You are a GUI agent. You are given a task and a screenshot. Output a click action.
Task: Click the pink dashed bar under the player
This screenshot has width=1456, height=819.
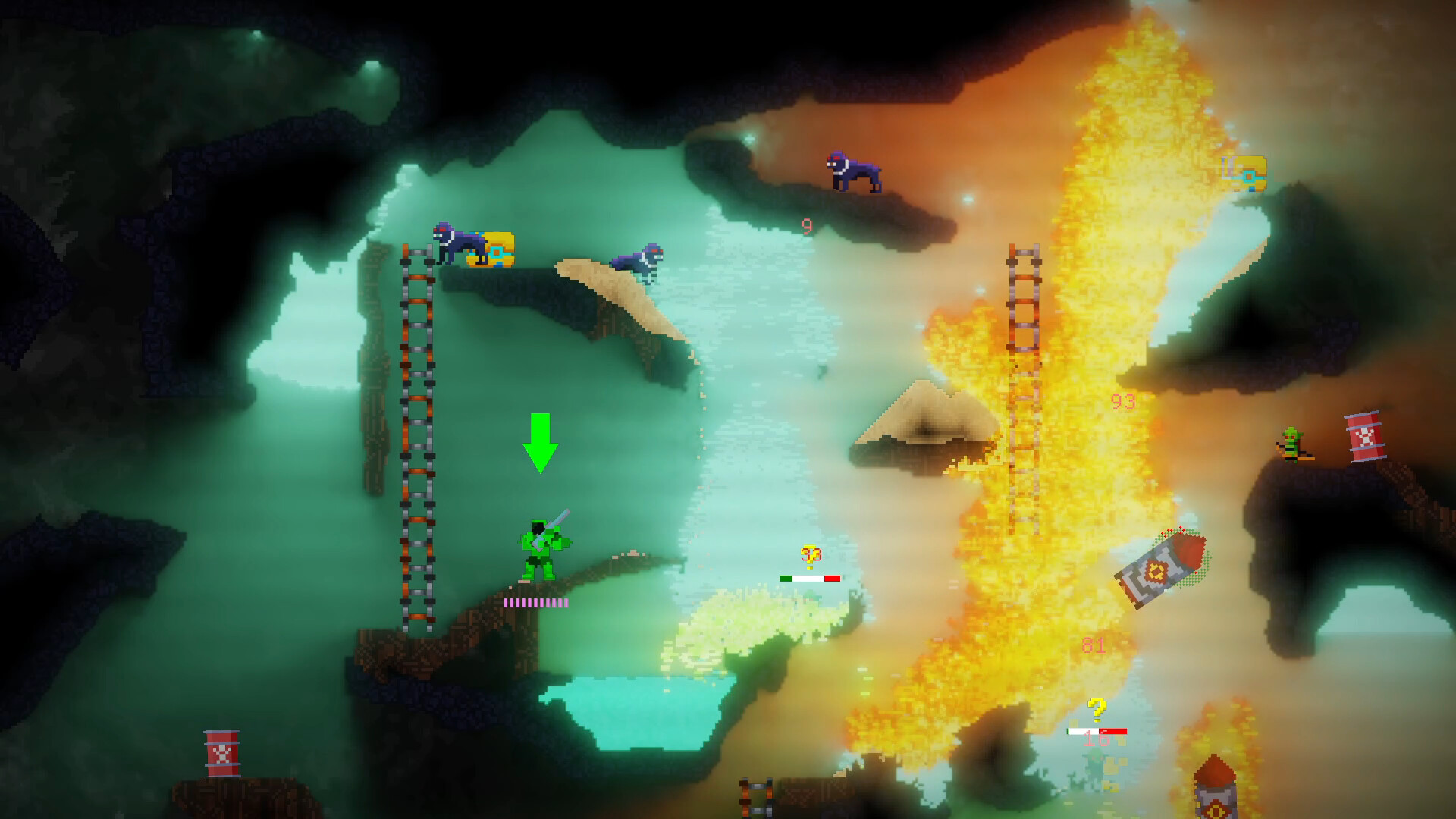(536, 603)
